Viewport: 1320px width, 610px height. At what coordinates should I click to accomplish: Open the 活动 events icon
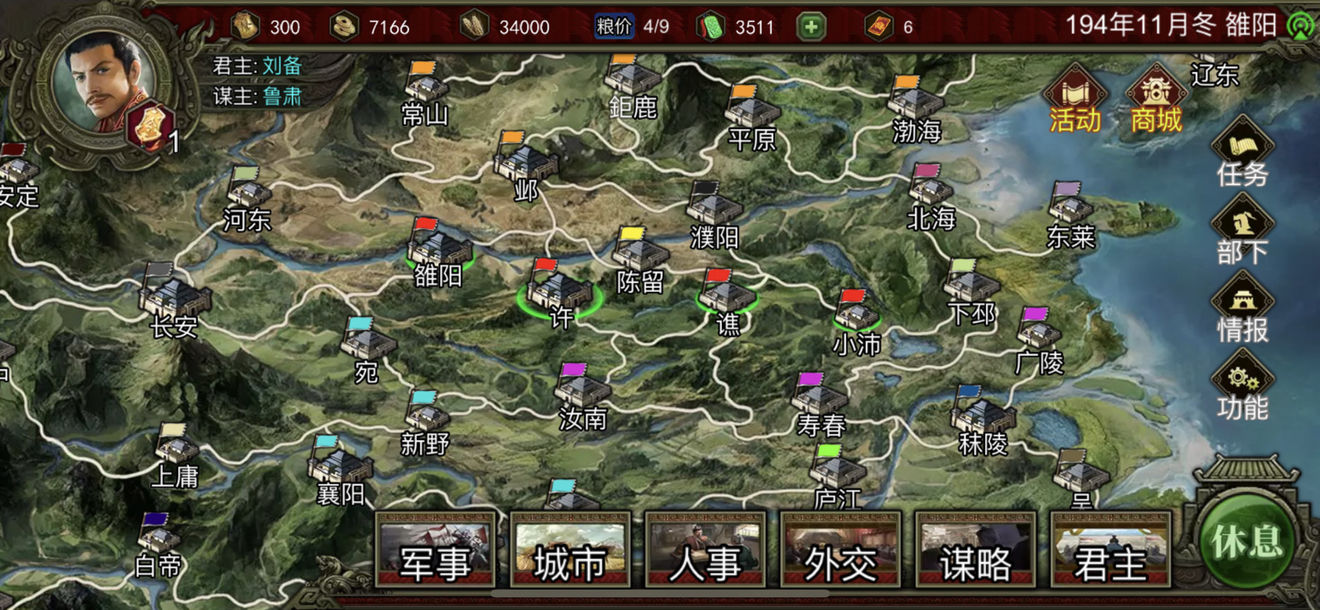[1075, 98]
